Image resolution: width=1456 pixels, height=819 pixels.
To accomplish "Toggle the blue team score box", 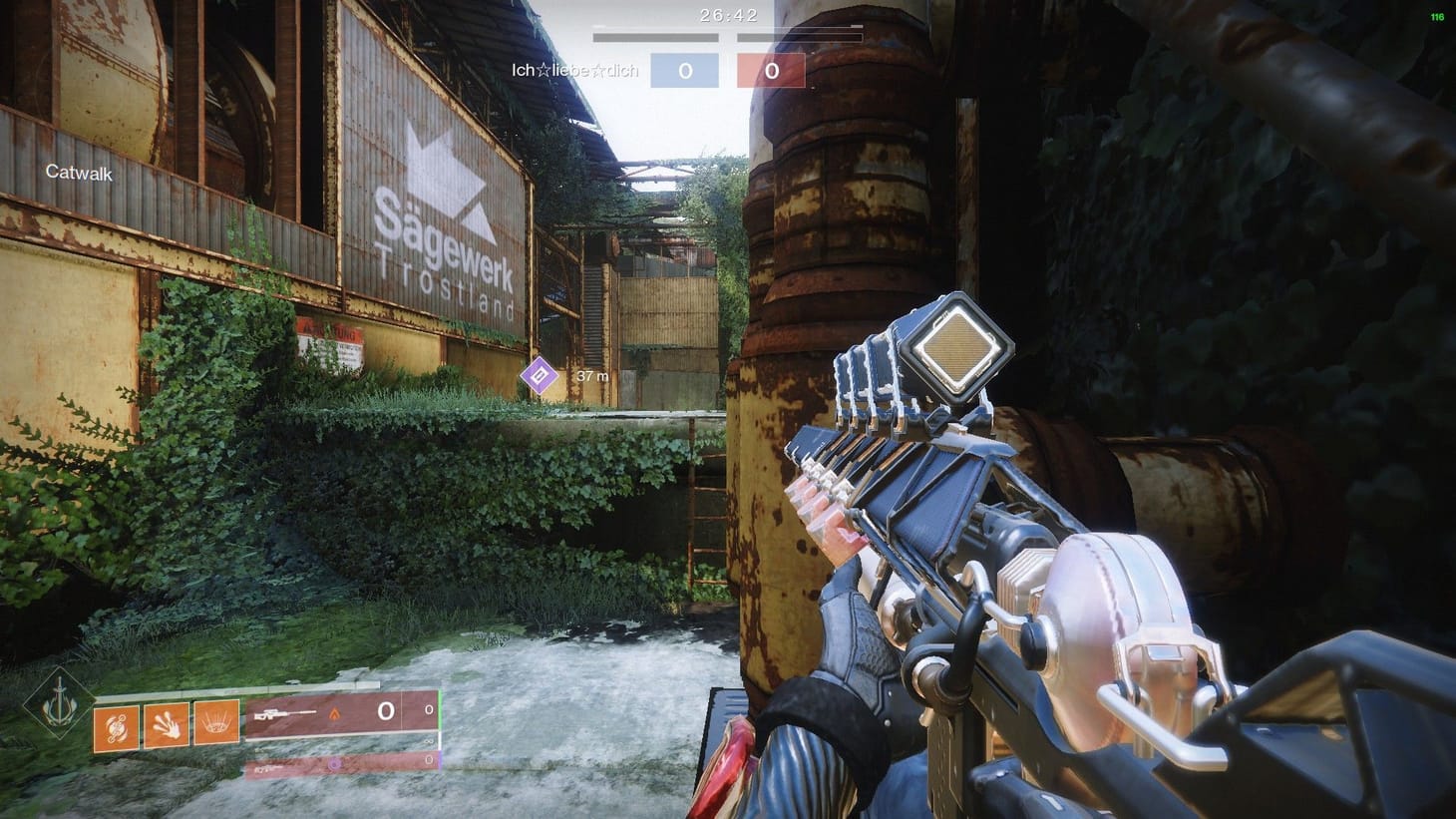I will (x=685, y=70).
